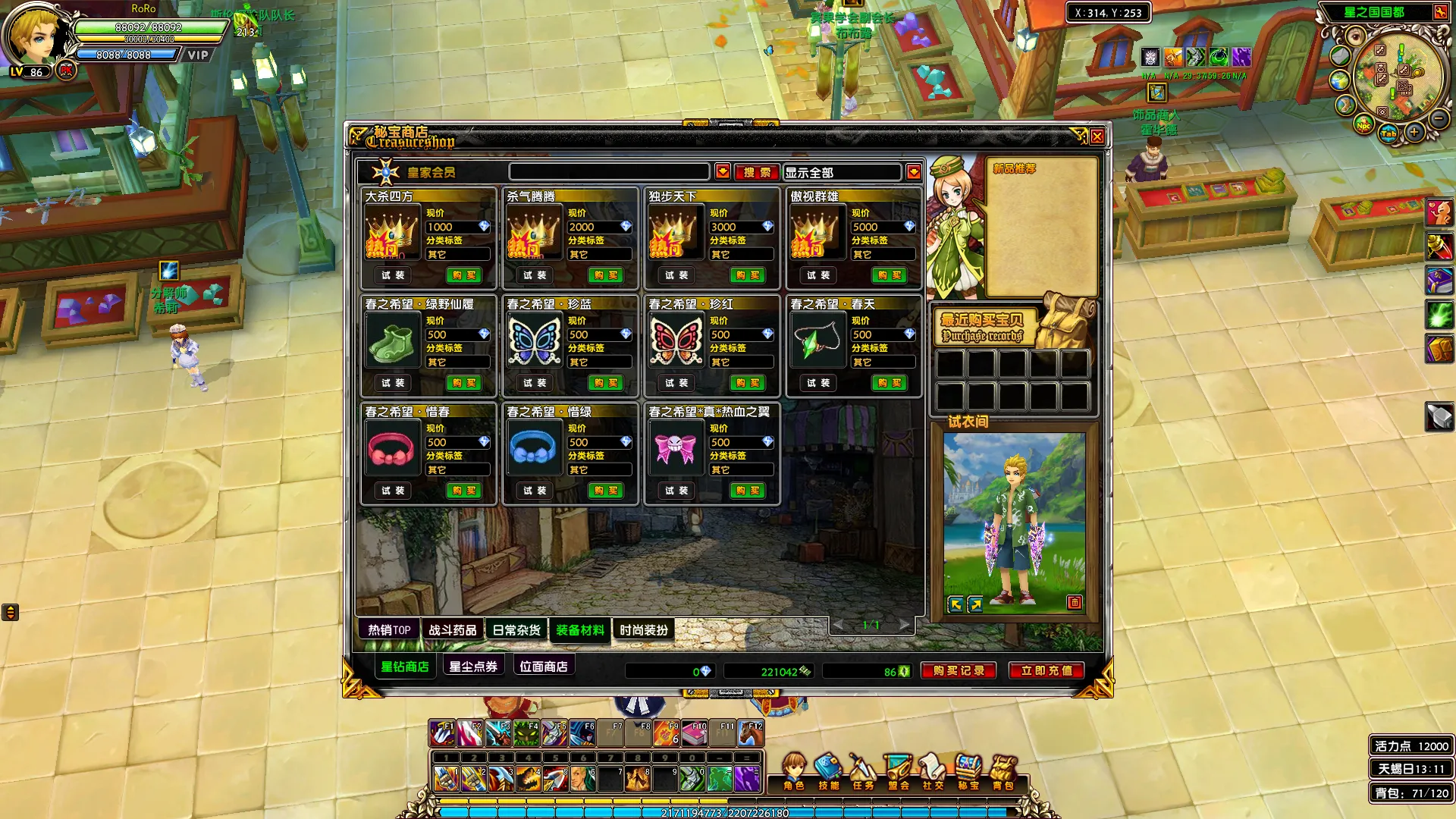Click the shop search text field
This screenshot has width=1456, height=819.
point(609,172)
